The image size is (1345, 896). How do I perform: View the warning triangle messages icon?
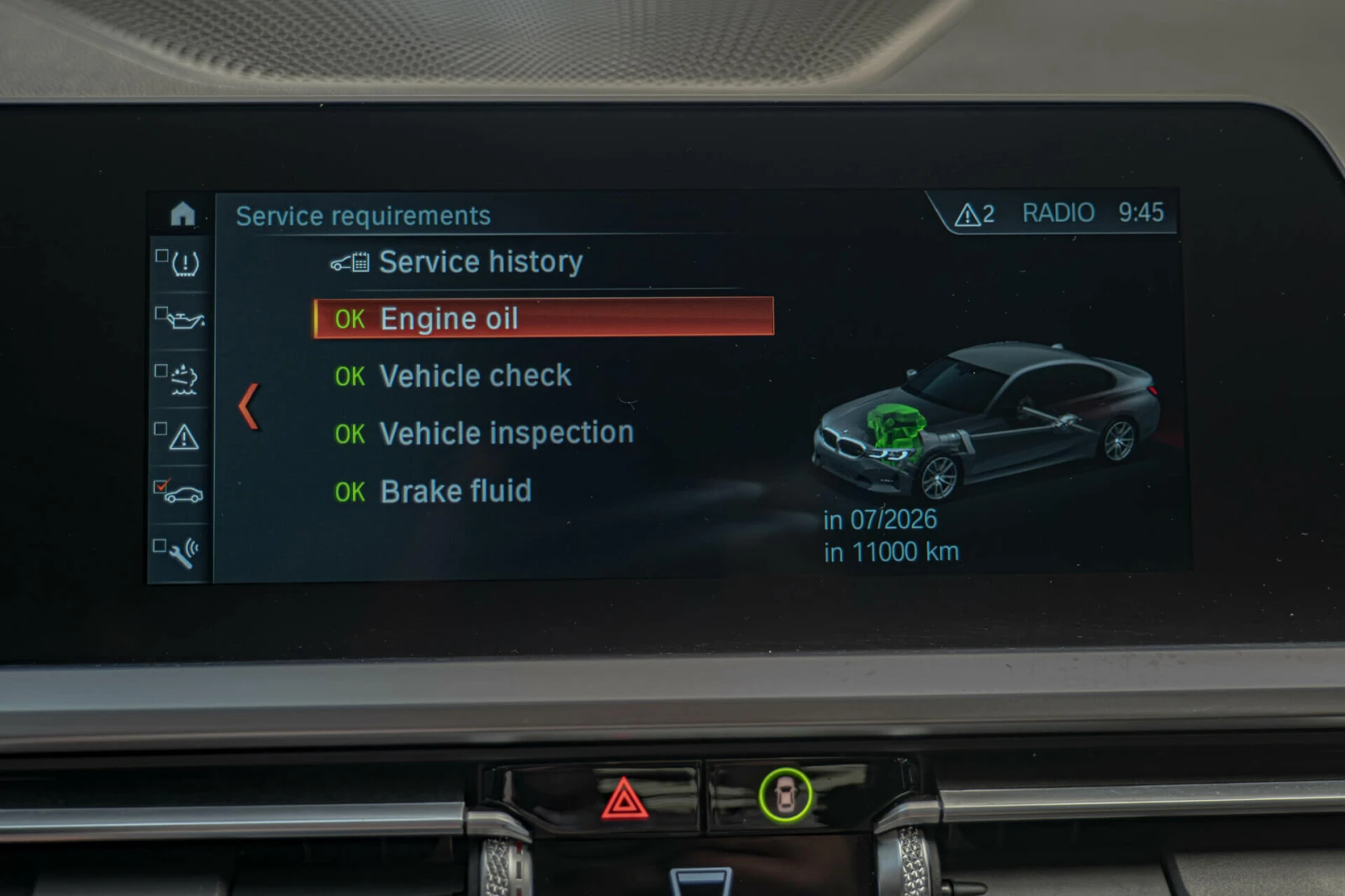point(183,437)
